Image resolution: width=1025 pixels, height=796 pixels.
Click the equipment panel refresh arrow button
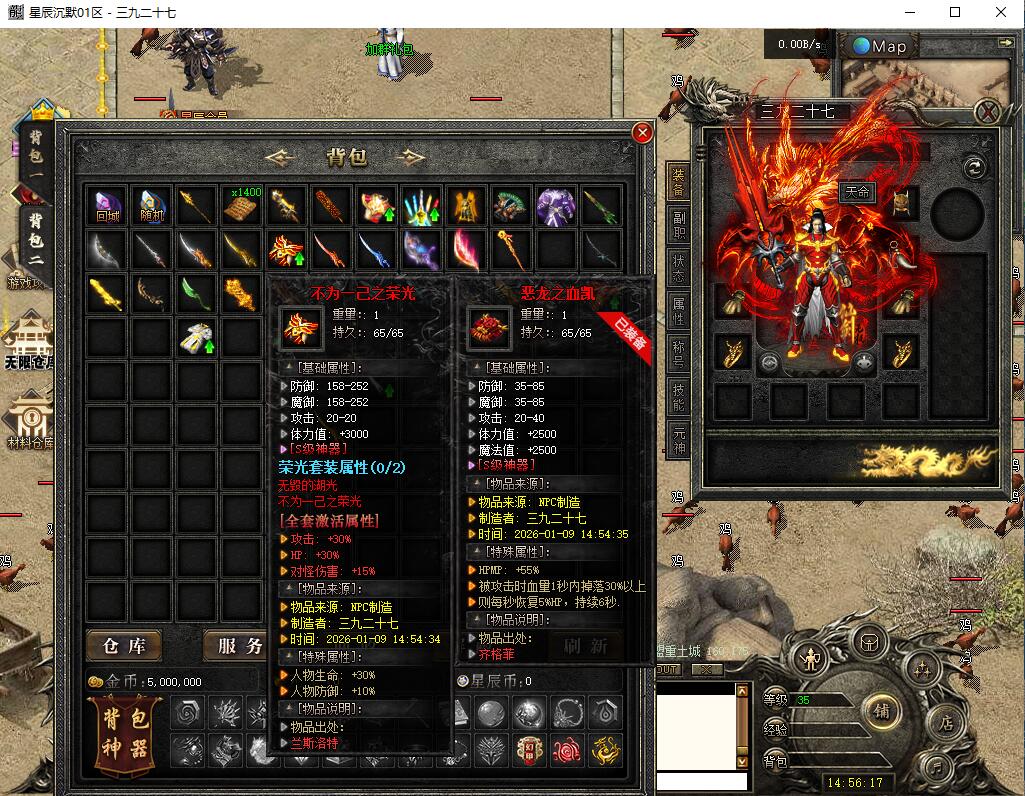tap(973, 167)
